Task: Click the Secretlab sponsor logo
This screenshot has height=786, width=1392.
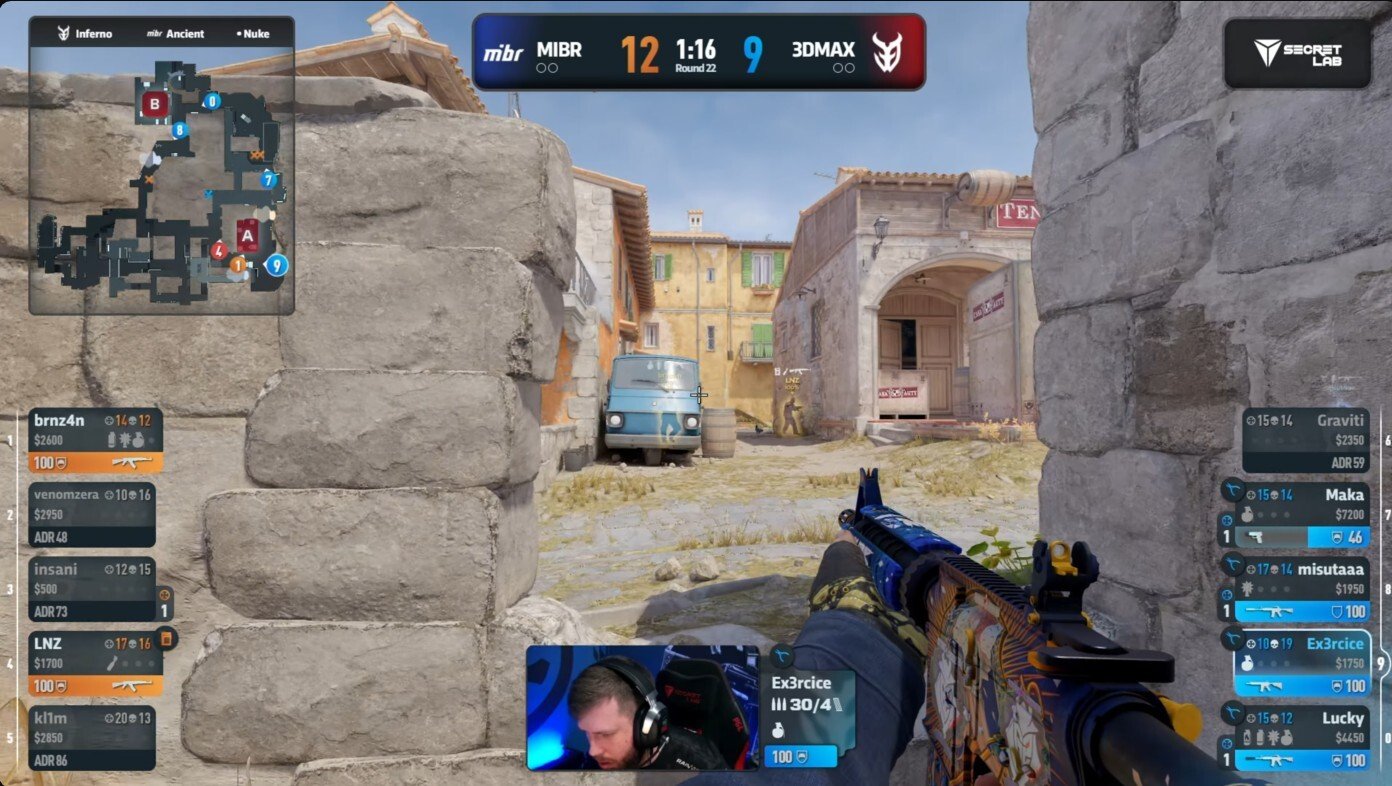Action: (1297, 53)
